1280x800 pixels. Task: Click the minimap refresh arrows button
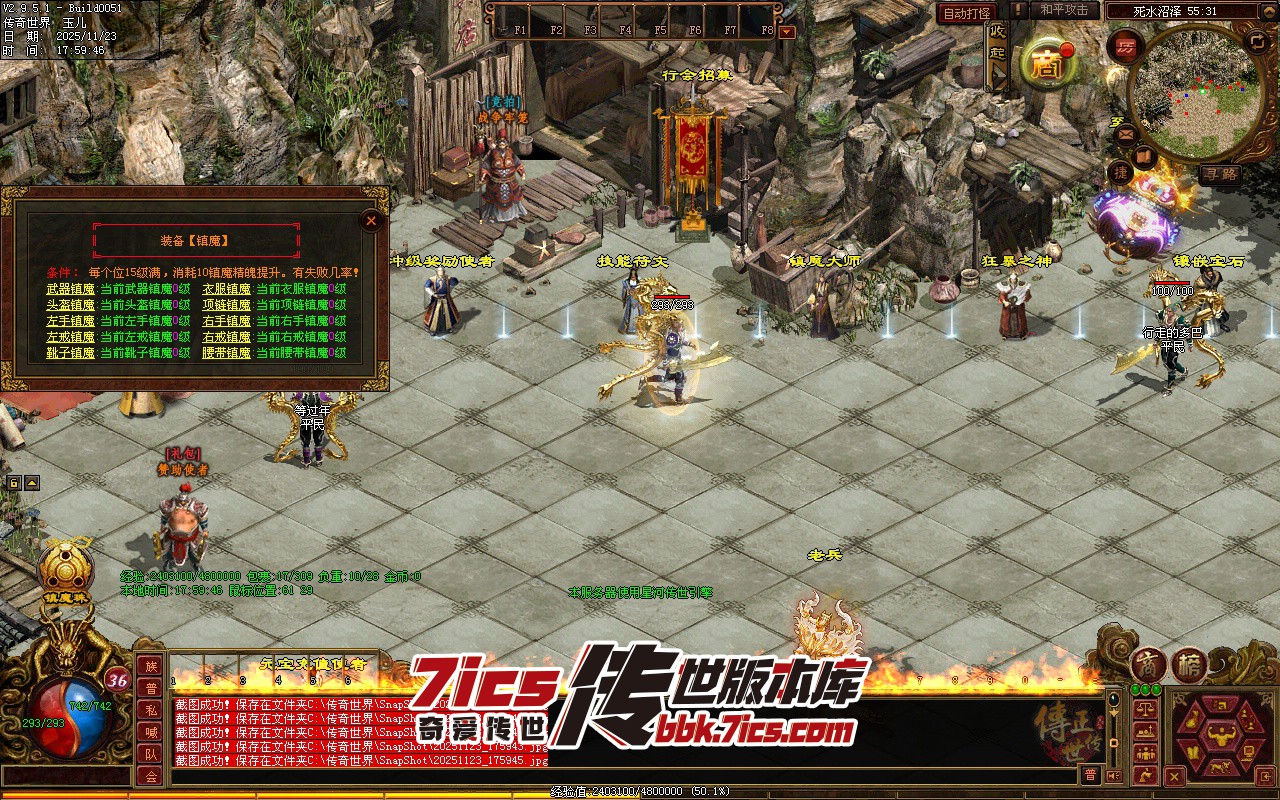pyautogui.click(x=1256, y=41)
